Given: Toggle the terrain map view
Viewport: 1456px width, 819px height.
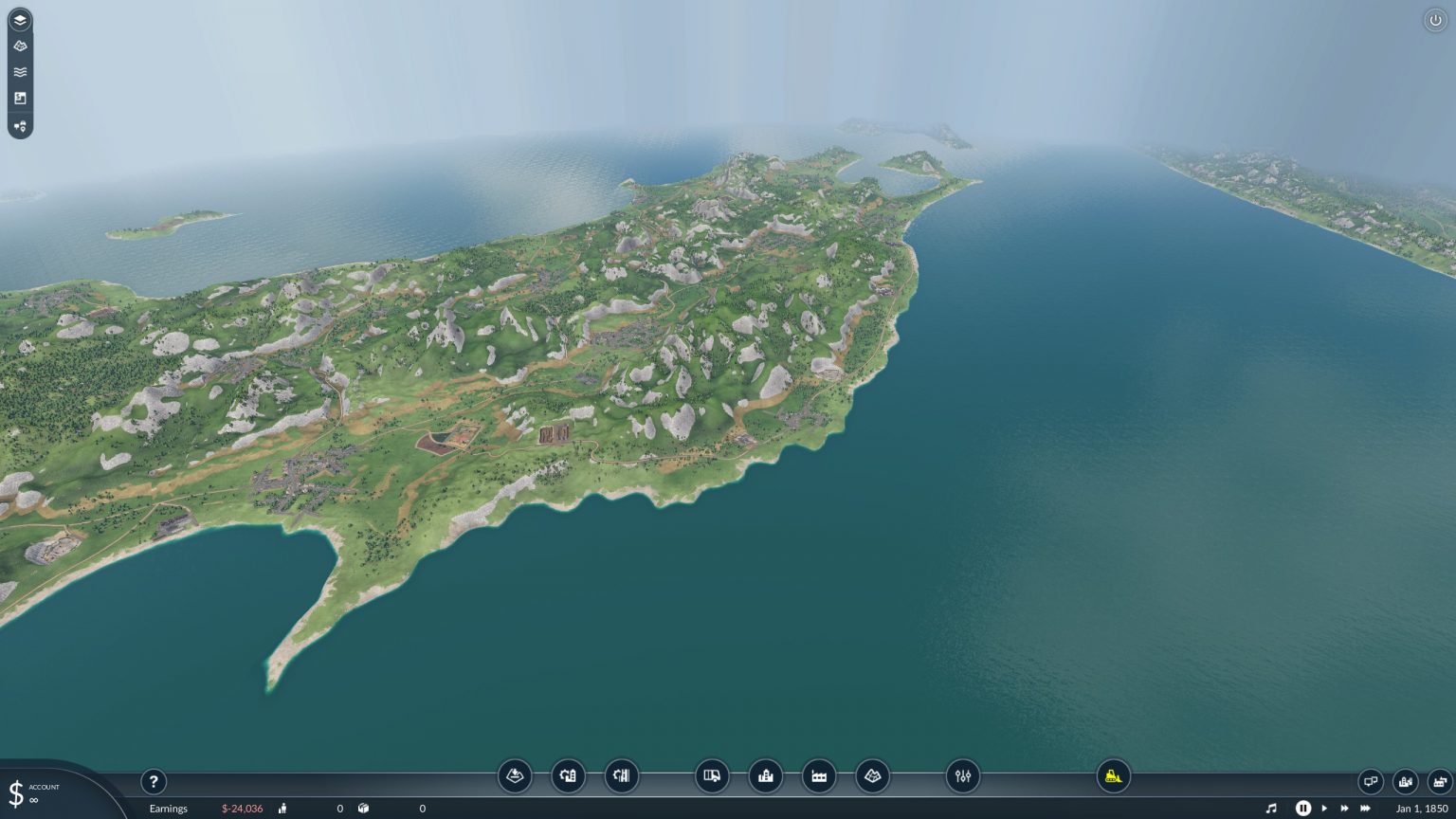Looking at the screenshot, I should tap(20, 45).
